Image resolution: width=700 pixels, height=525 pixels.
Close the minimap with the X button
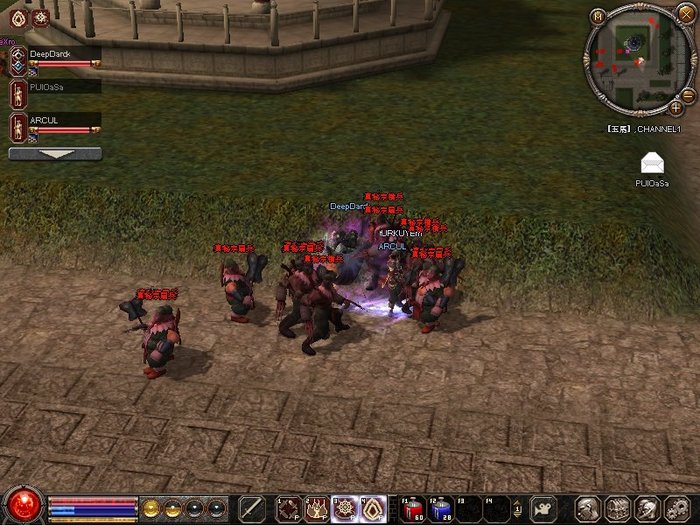[685, 13]
